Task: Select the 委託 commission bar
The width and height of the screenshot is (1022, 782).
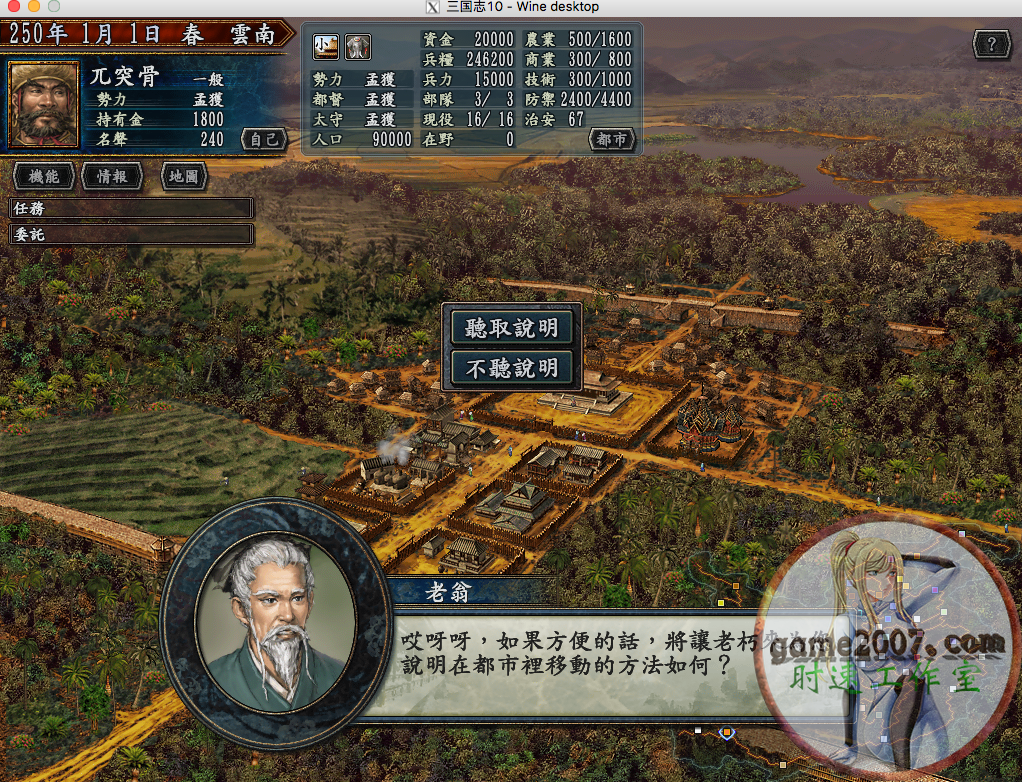Action: point(131,235)
